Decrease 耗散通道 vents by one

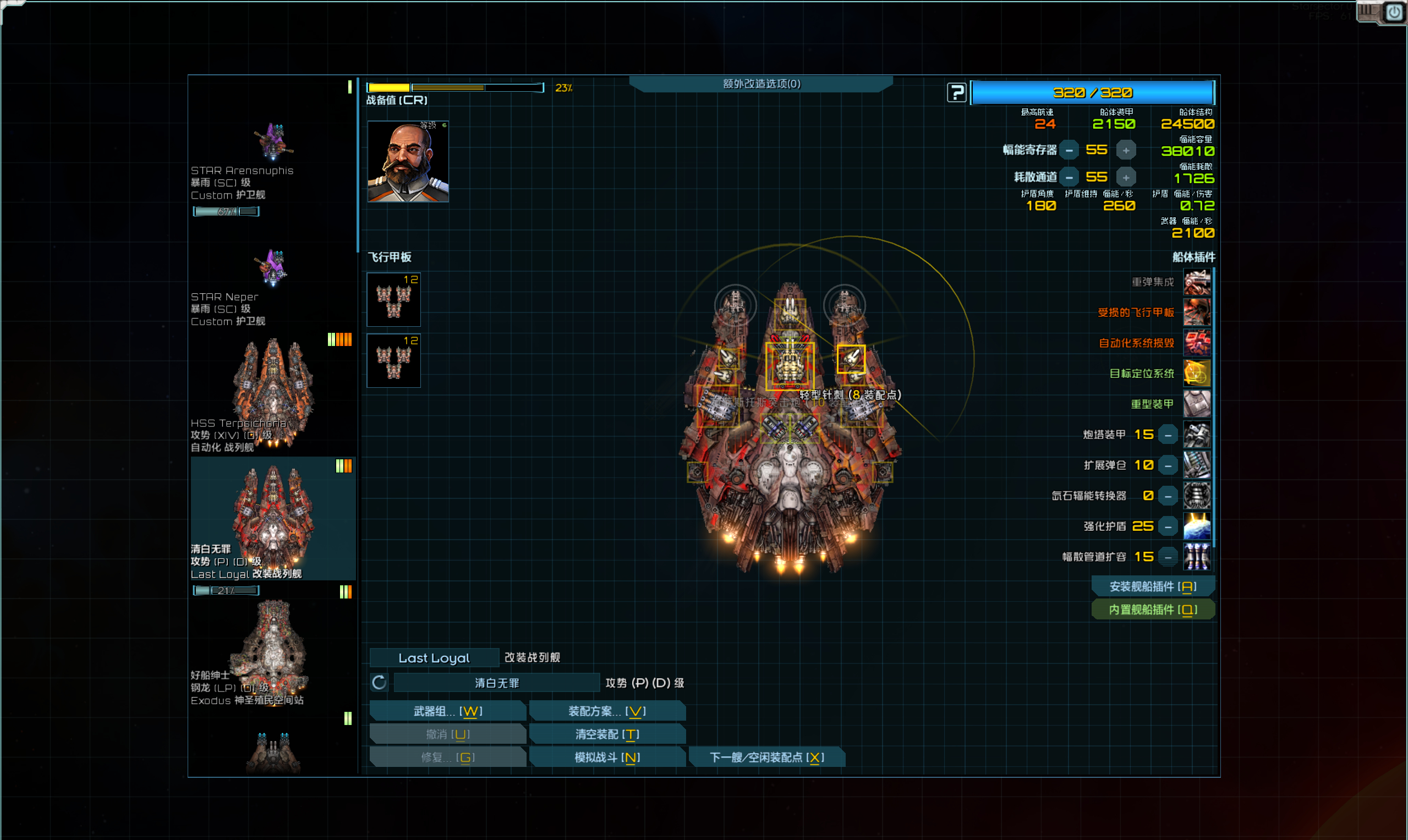1069,178
